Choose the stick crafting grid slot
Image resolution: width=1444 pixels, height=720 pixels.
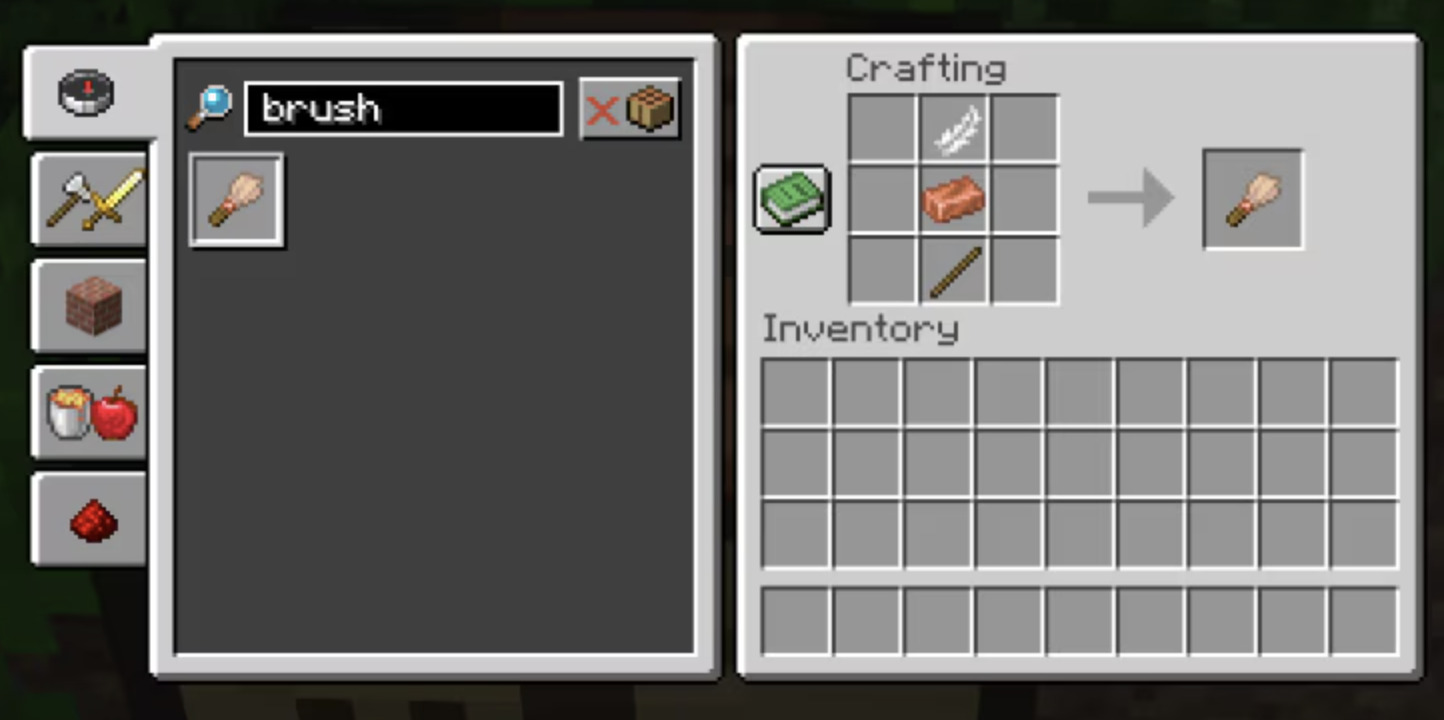pos(953,270)
